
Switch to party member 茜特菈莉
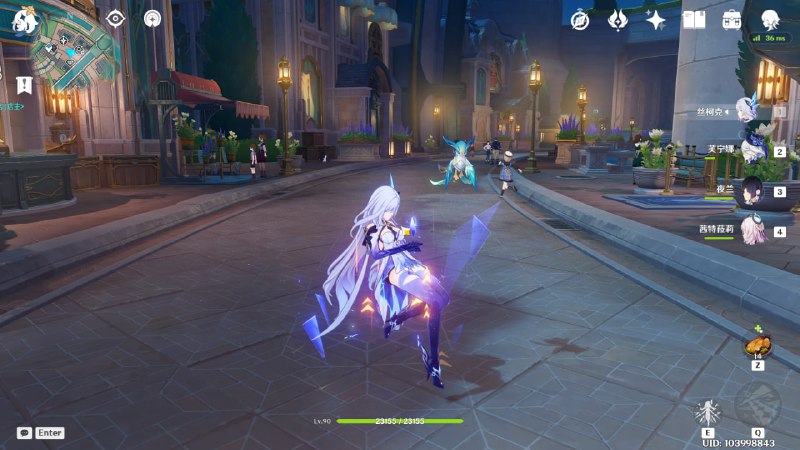coord(752,230)
